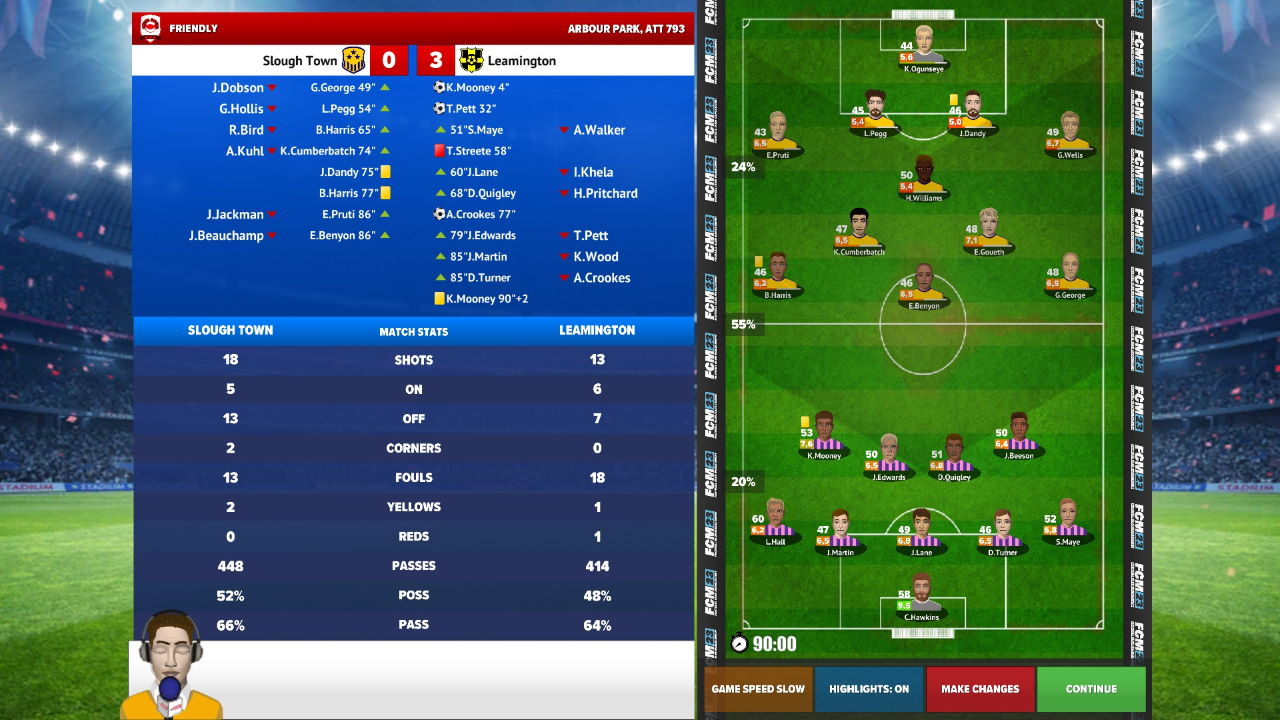Image resolution: width=1280 pixels, height=720 pixels.
Task: Pick player J.Dandy on the pitch
Action: pyautogui.click(x=972, y=111)
